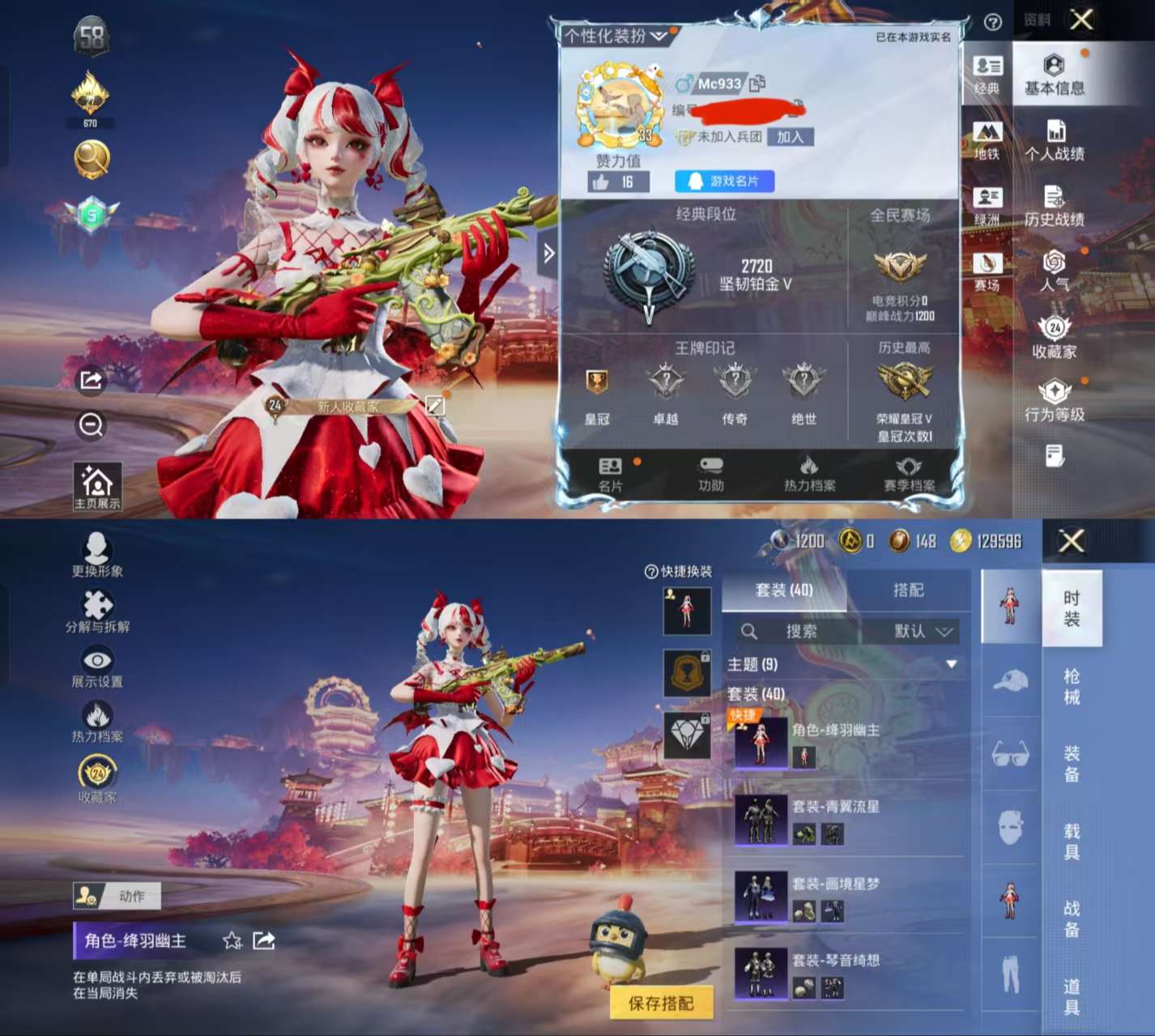1155x1036 pixels.
Task: Open the 人气 popularity page
Action: [1054, 272]
